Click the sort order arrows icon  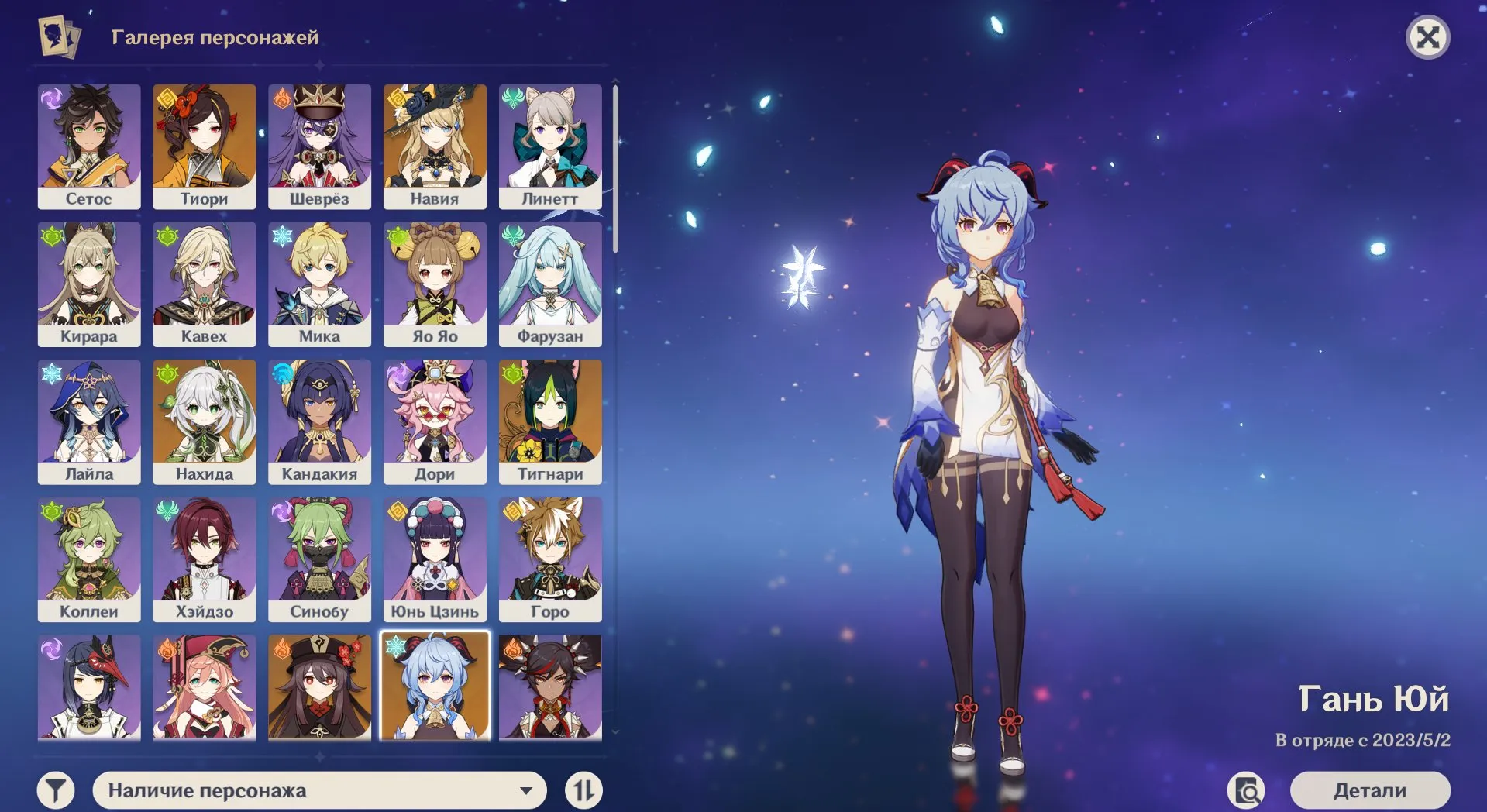click(585, 790)
